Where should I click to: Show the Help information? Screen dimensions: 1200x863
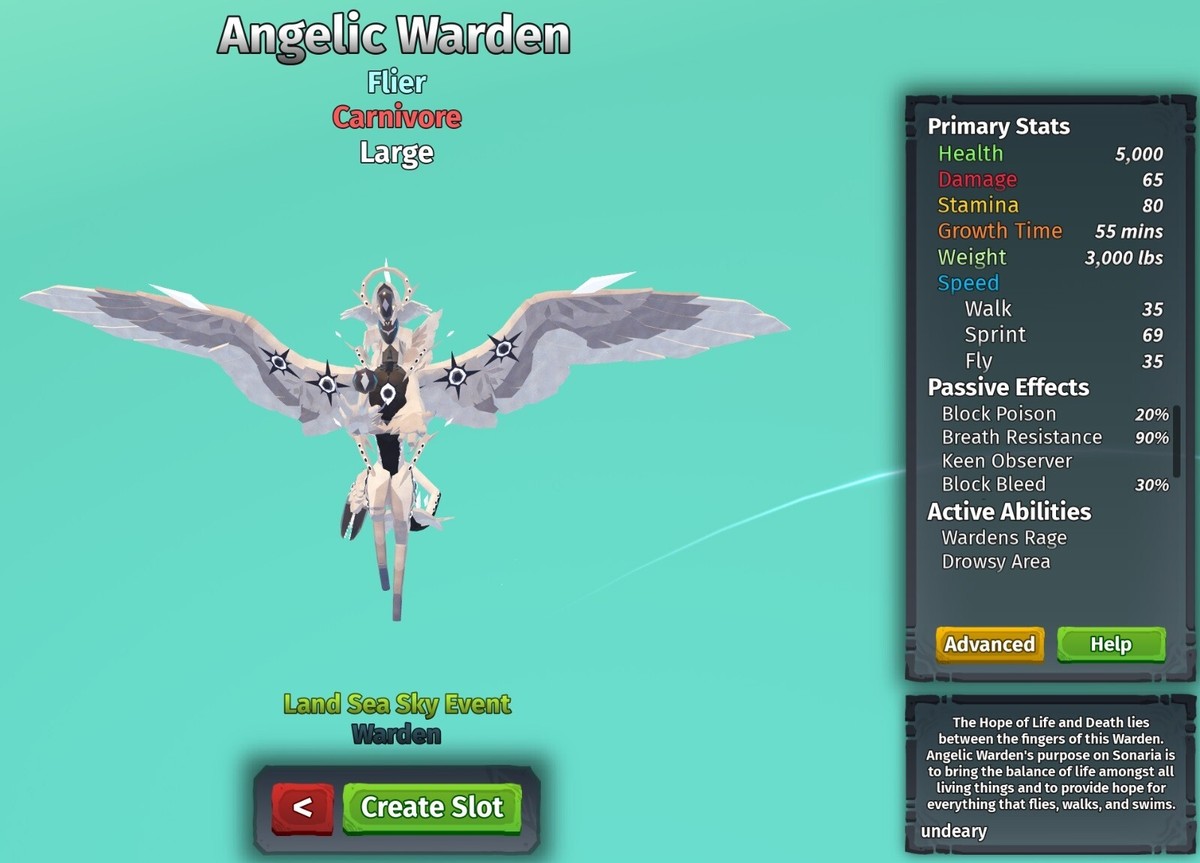pyautogui.click(x=1110, y=644)
